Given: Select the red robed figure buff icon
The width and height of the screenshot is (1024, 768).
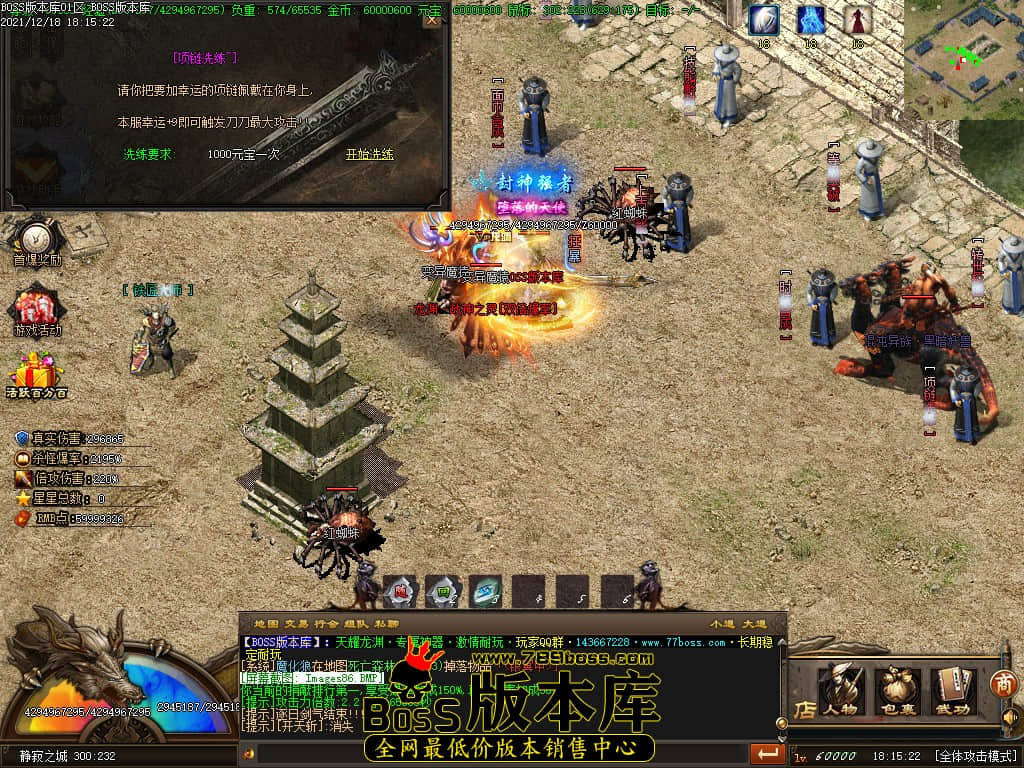Looking at the screenshot, I should (857, 20).
